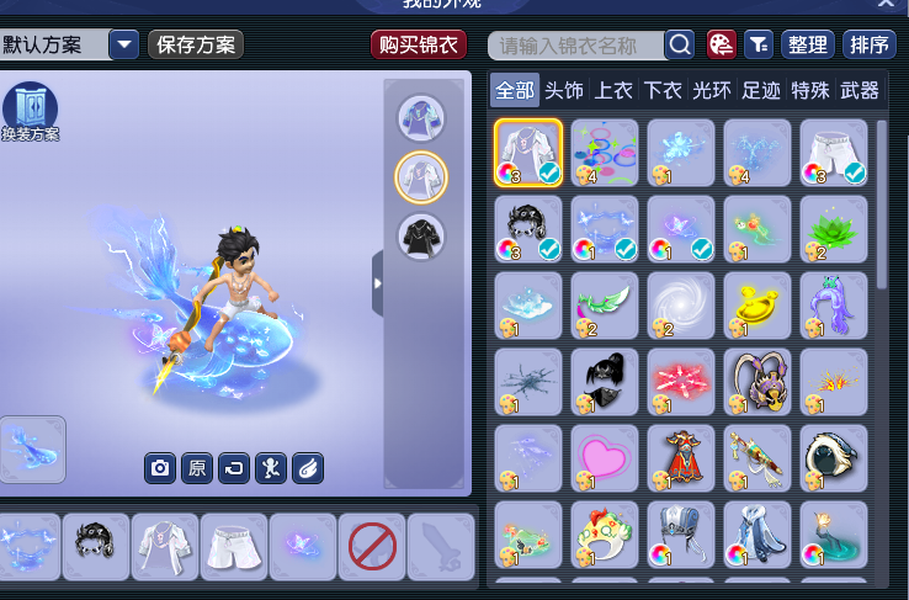Focus the 请输入锦衣名称 search field
The height and width of the screenshot is (600, 909).
click(578, 45)
